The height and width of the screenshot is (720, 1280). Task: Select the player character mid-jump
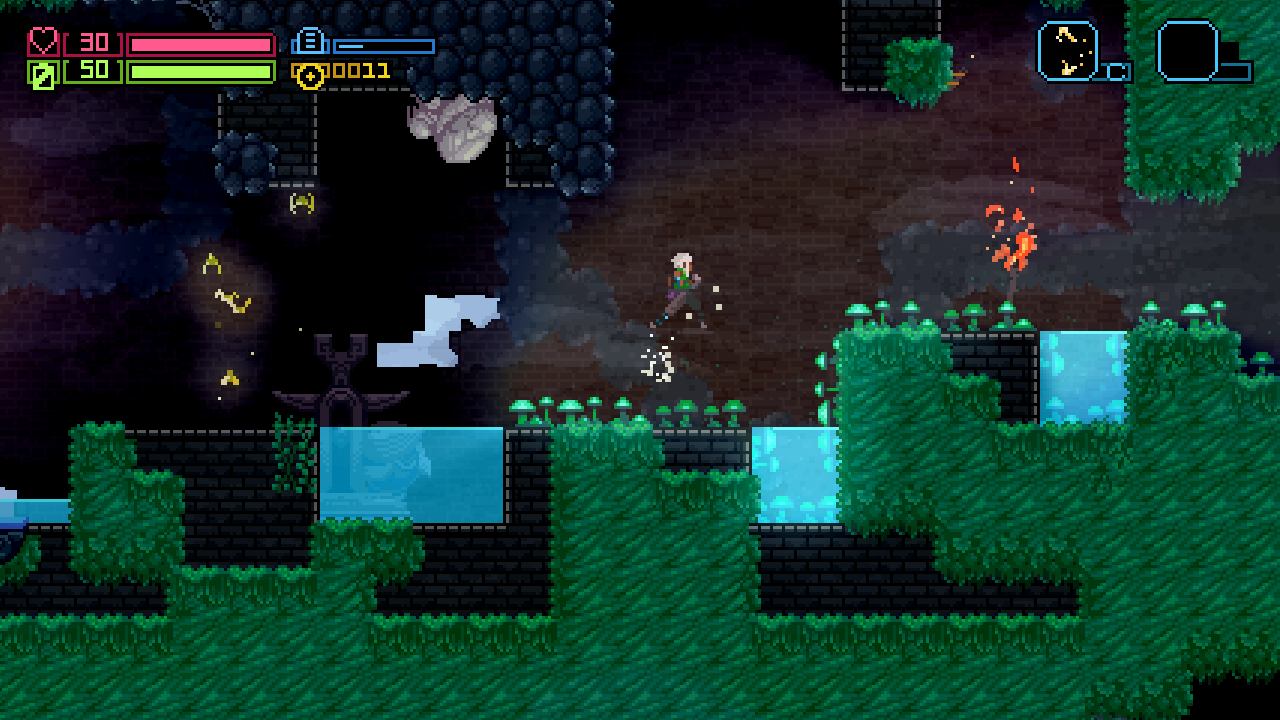tap(683, 280)
